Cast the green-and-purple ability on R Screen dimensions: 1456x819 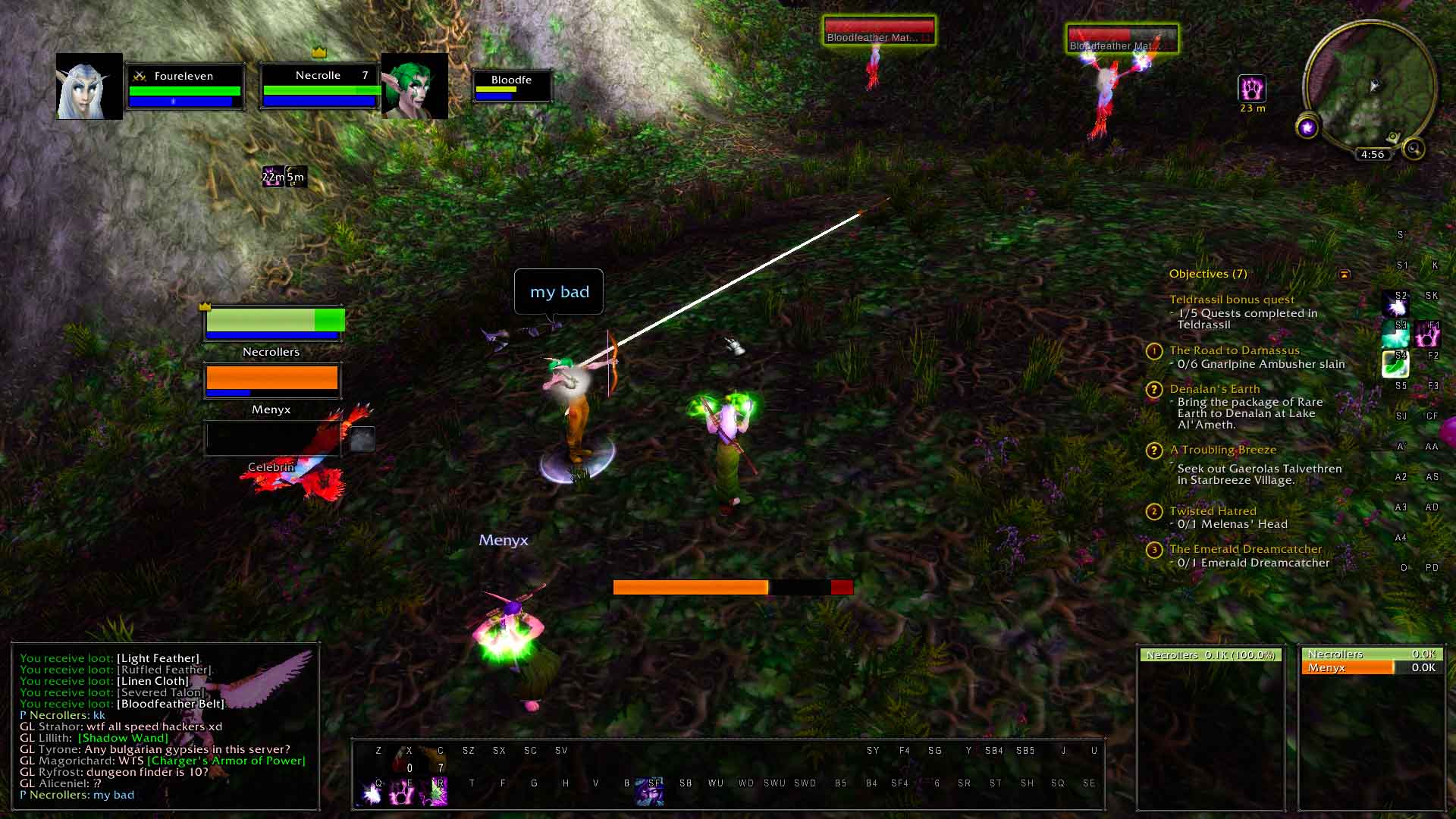(438, 792)
